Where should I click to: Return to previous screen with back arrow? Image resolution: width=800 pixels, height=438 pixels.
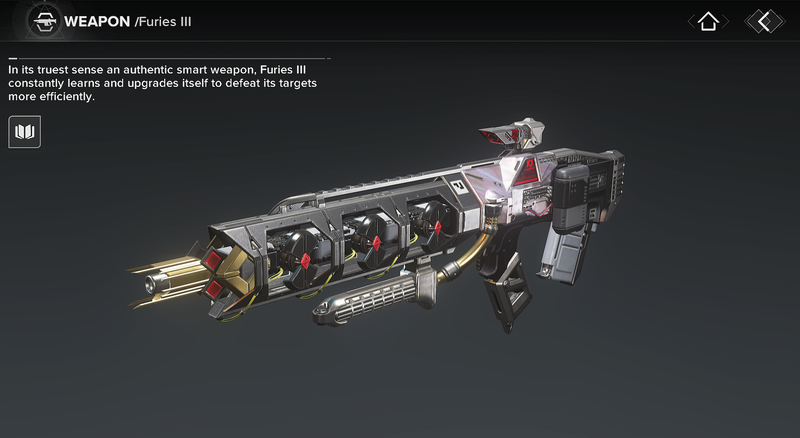pos(764,21)
